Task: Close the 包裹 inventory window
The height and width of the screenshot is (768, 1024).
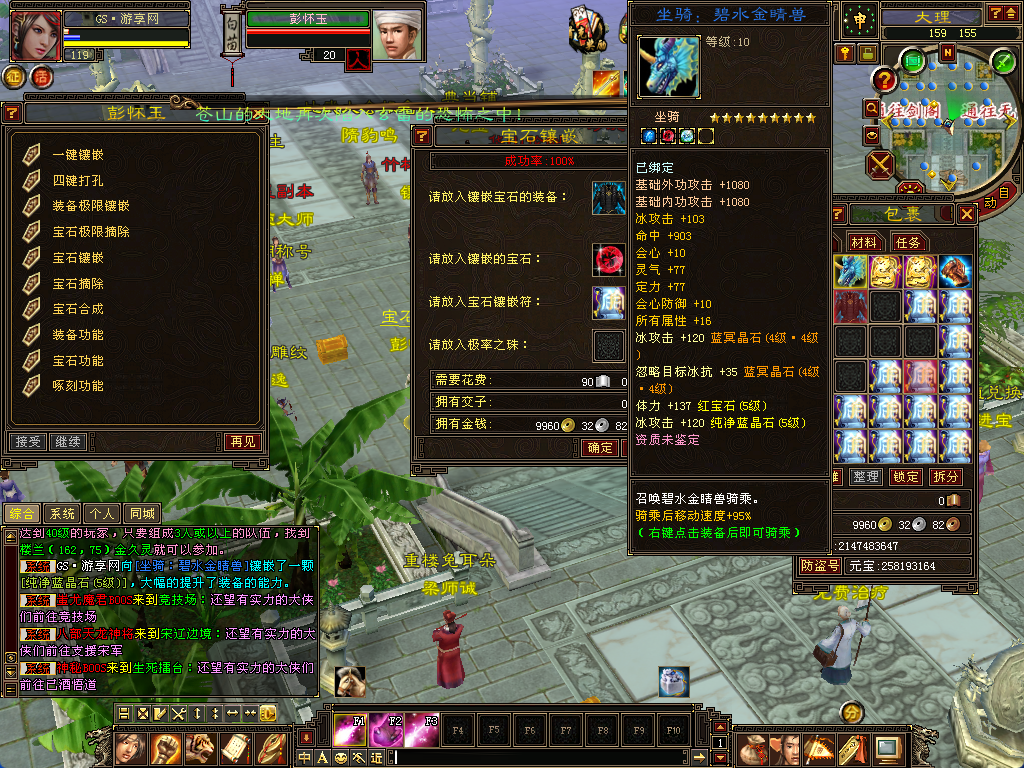Action: point(966,214)
